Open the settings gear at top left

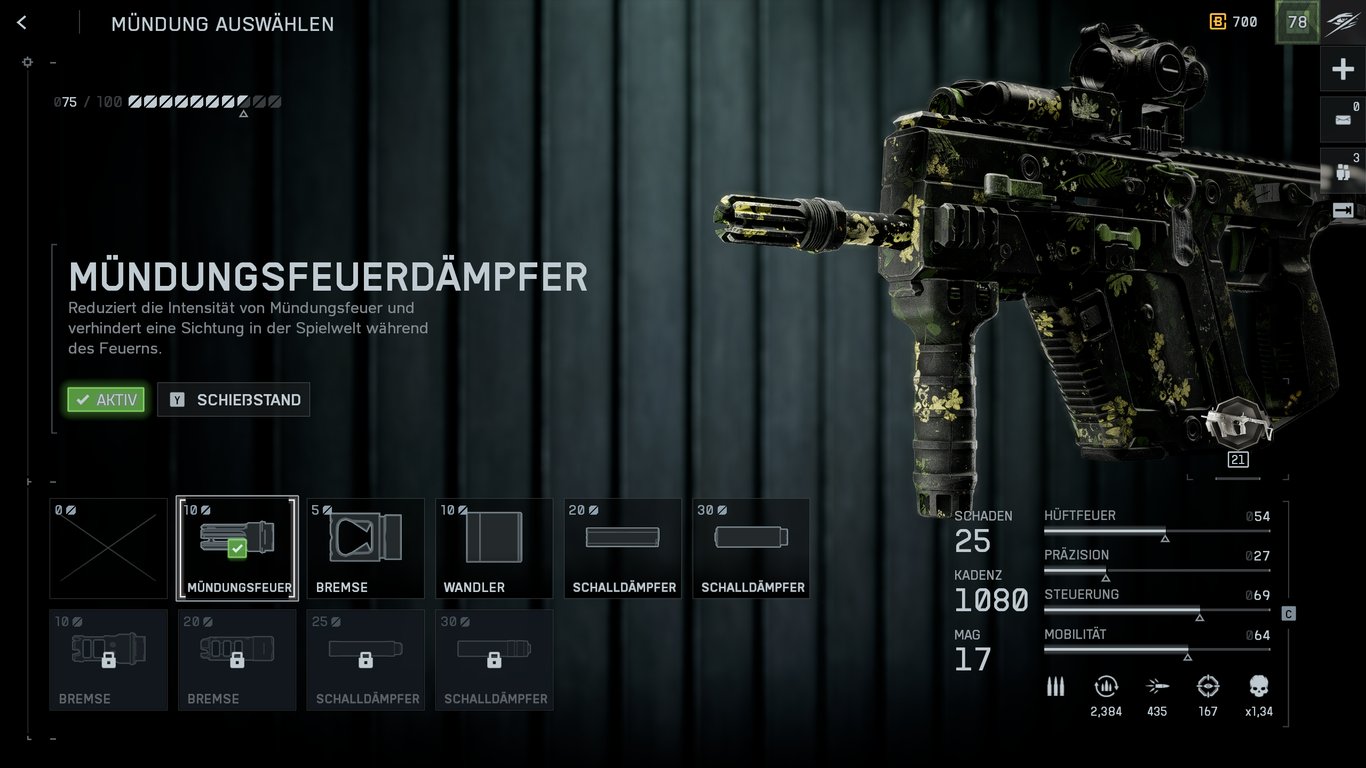[x=27, y=62]
